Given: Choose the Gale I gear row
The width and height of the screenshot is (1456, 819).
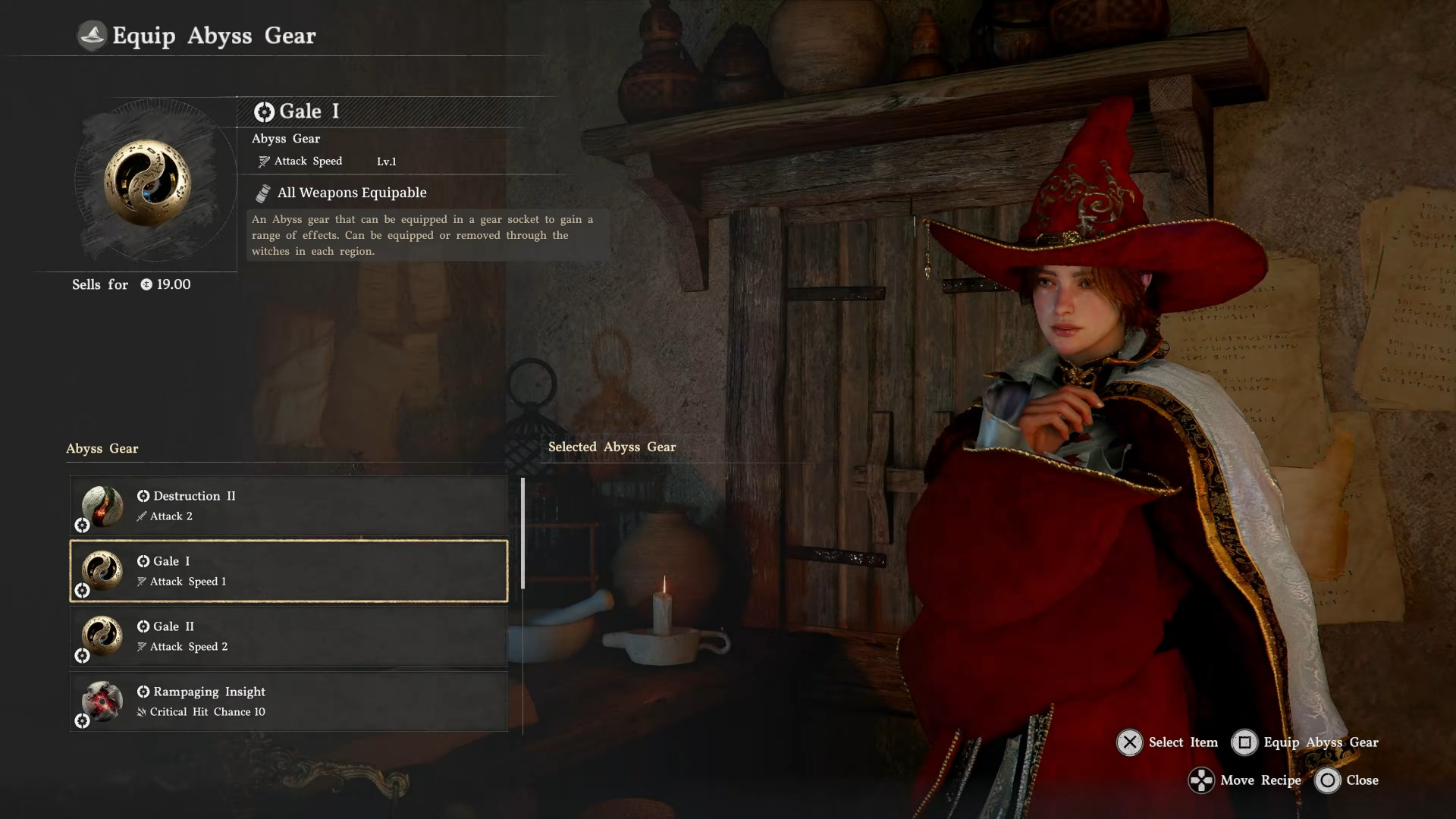Looking at the screenshot, I should click(x=288, y=571).
